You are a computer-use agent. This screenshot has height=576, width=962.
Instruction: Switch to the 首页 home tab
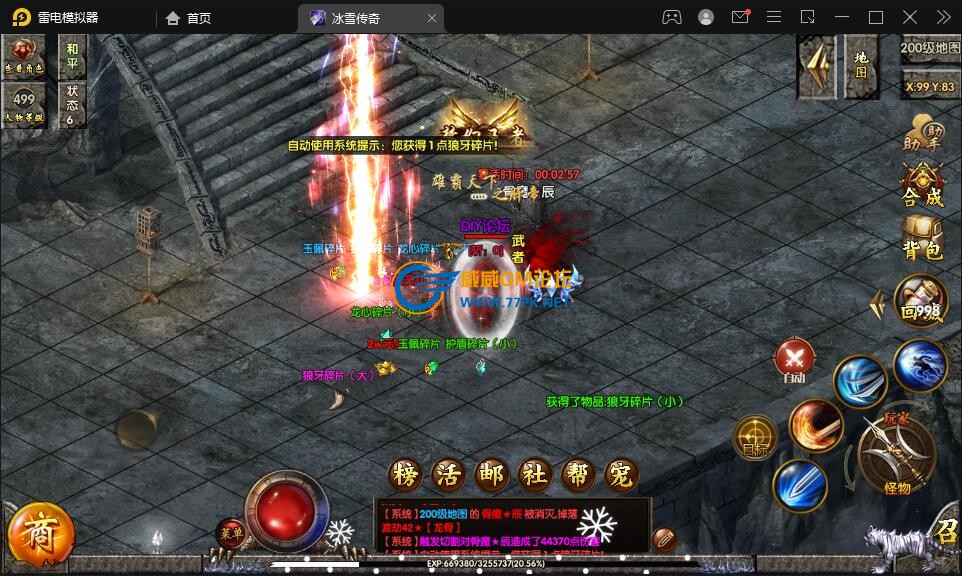189,18
